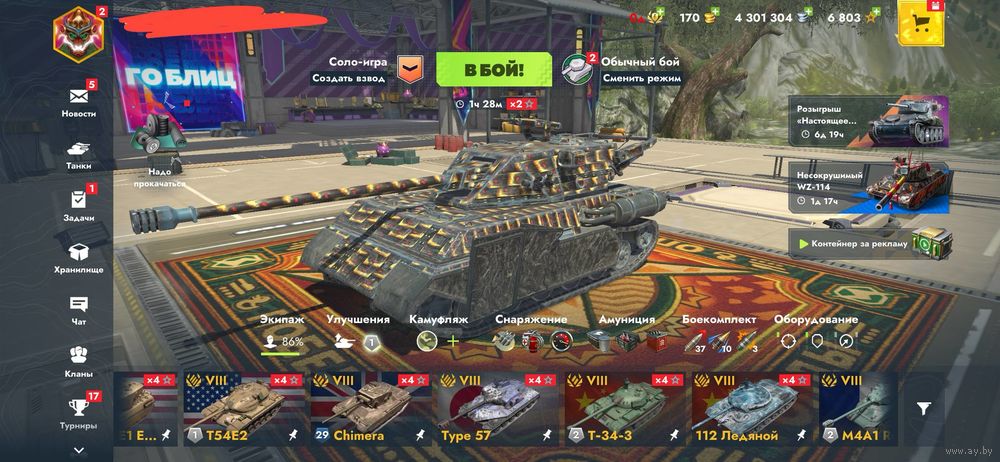
Task: Select the T54E2 tank in the carousel
Action: point(243,410)
